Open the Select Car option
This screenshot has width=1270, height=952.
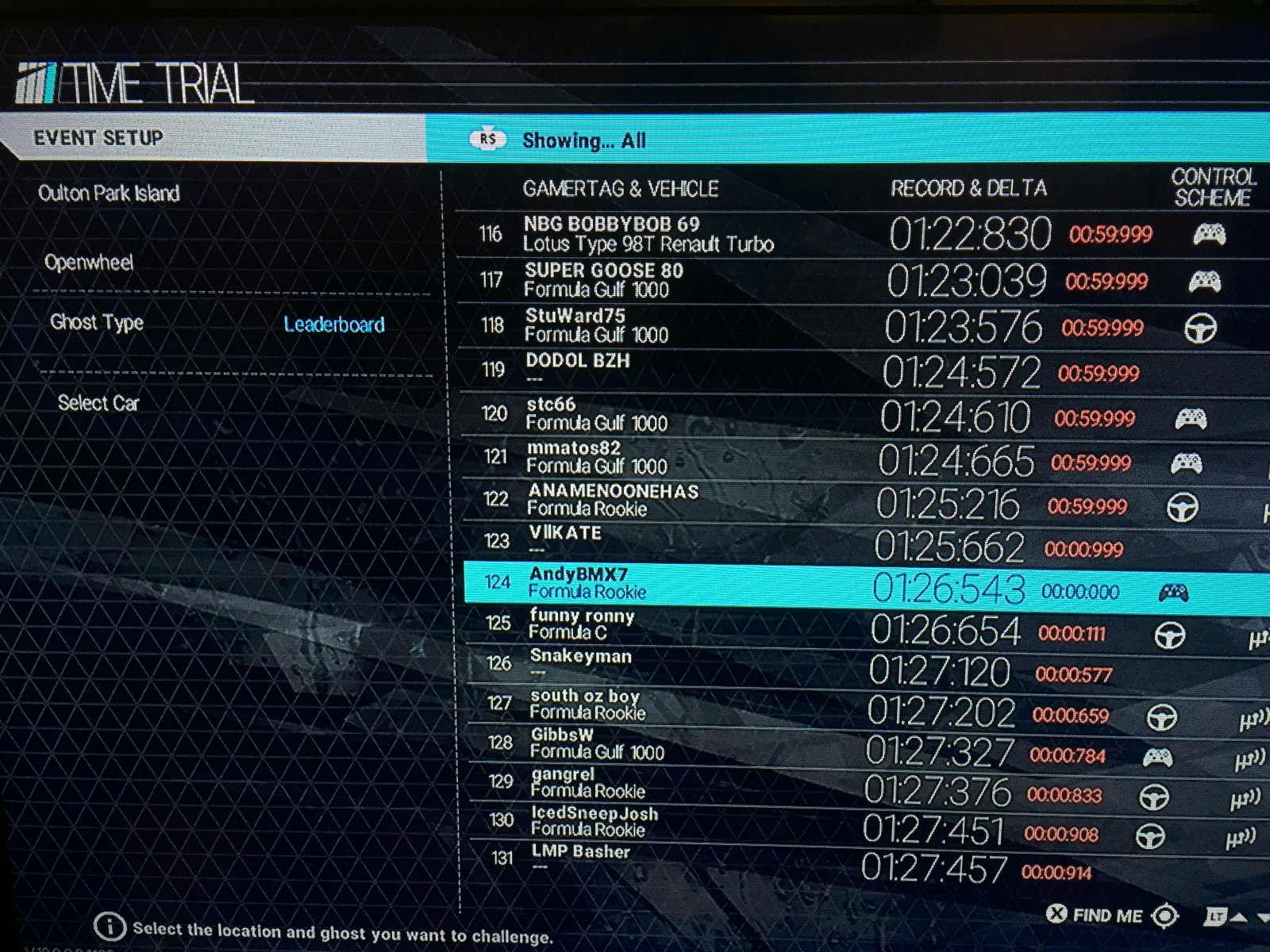[98, 403]
